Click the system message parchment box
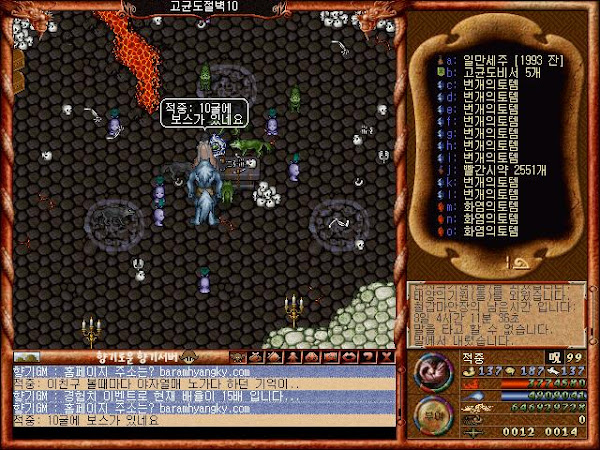The image size is (600, 450). pos(496,313)
